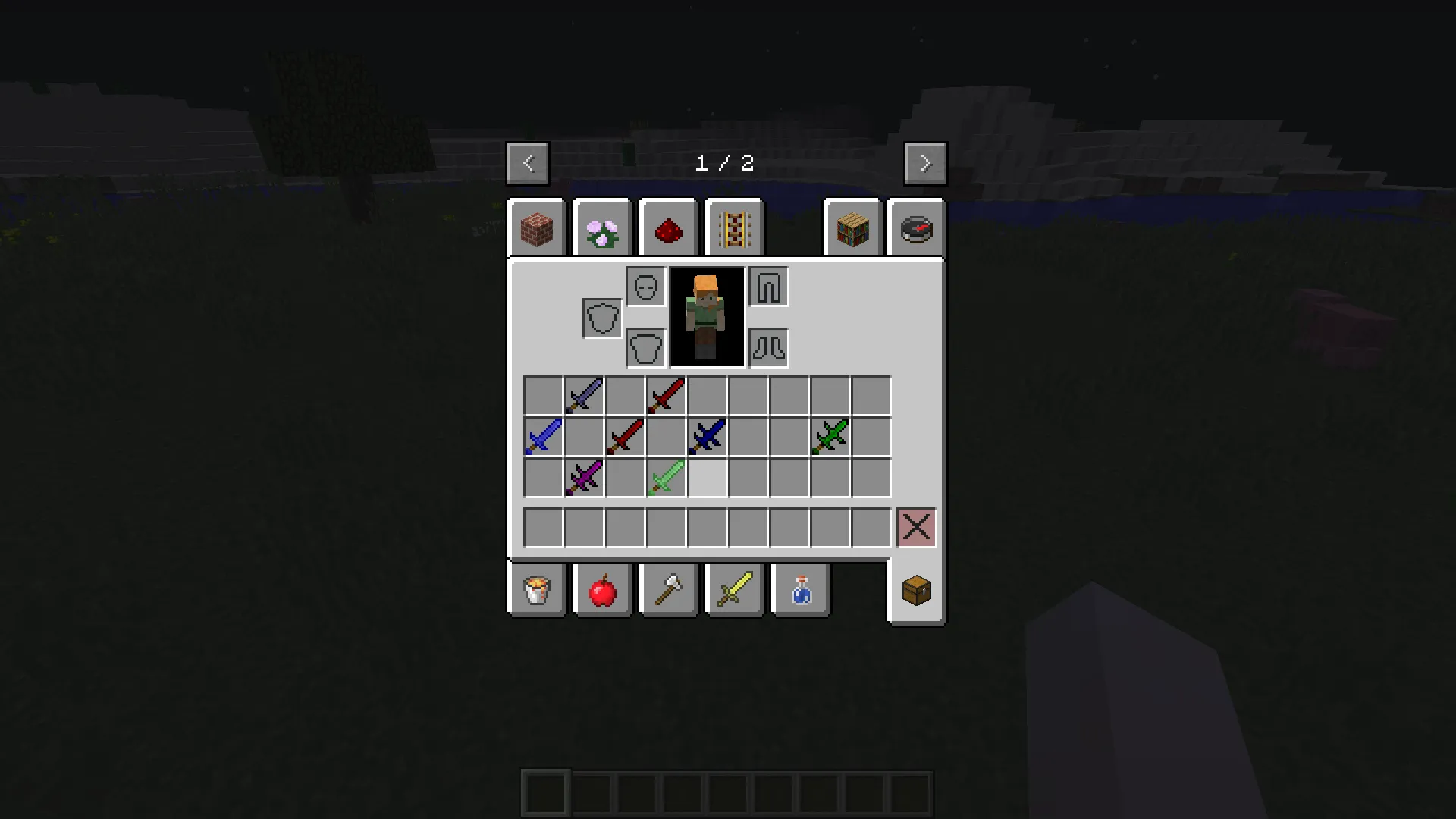
Task: Go back with the left page arrow
Action: point(527,163)
